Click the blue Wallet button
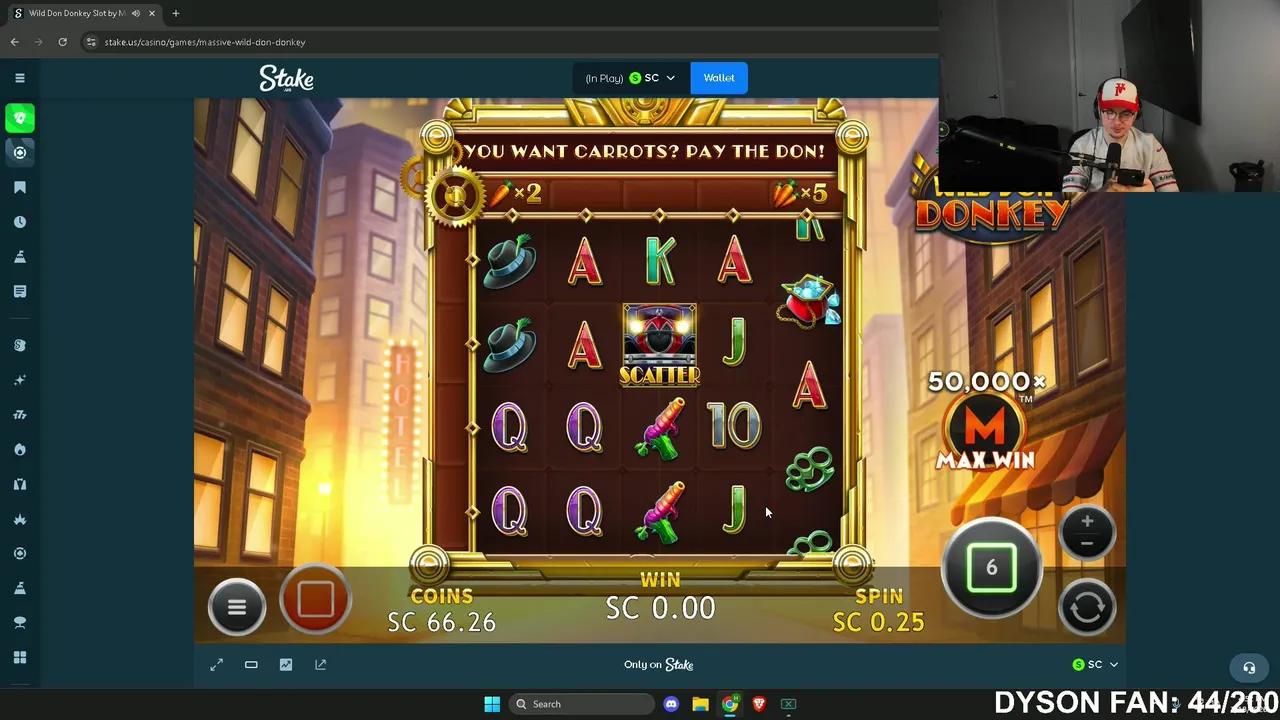 pyautogui.click(x=718, y=77)
